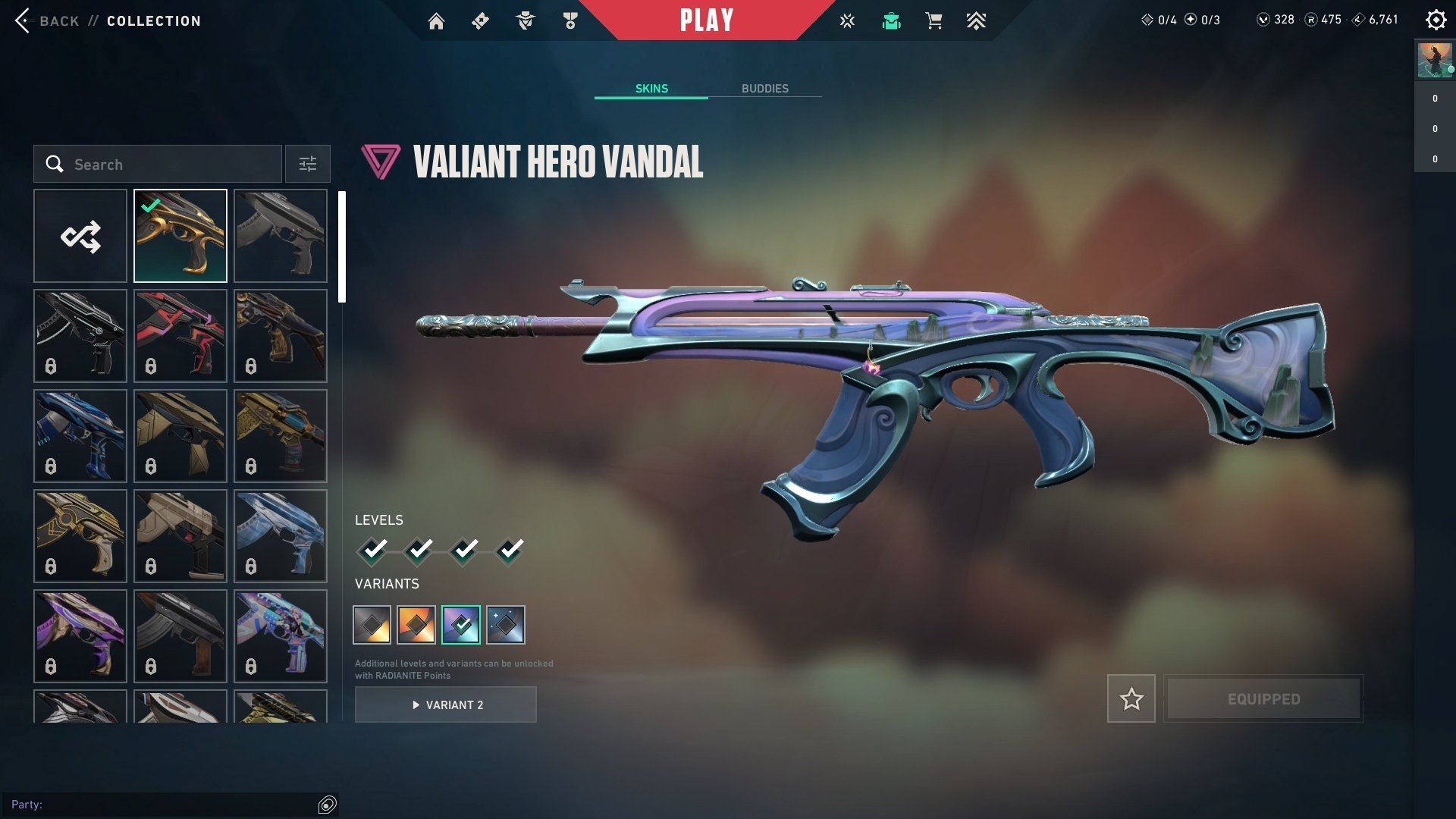
Task: Mark skin as favorite with star
Action: pyautogui.click(x=1131, y=698)
